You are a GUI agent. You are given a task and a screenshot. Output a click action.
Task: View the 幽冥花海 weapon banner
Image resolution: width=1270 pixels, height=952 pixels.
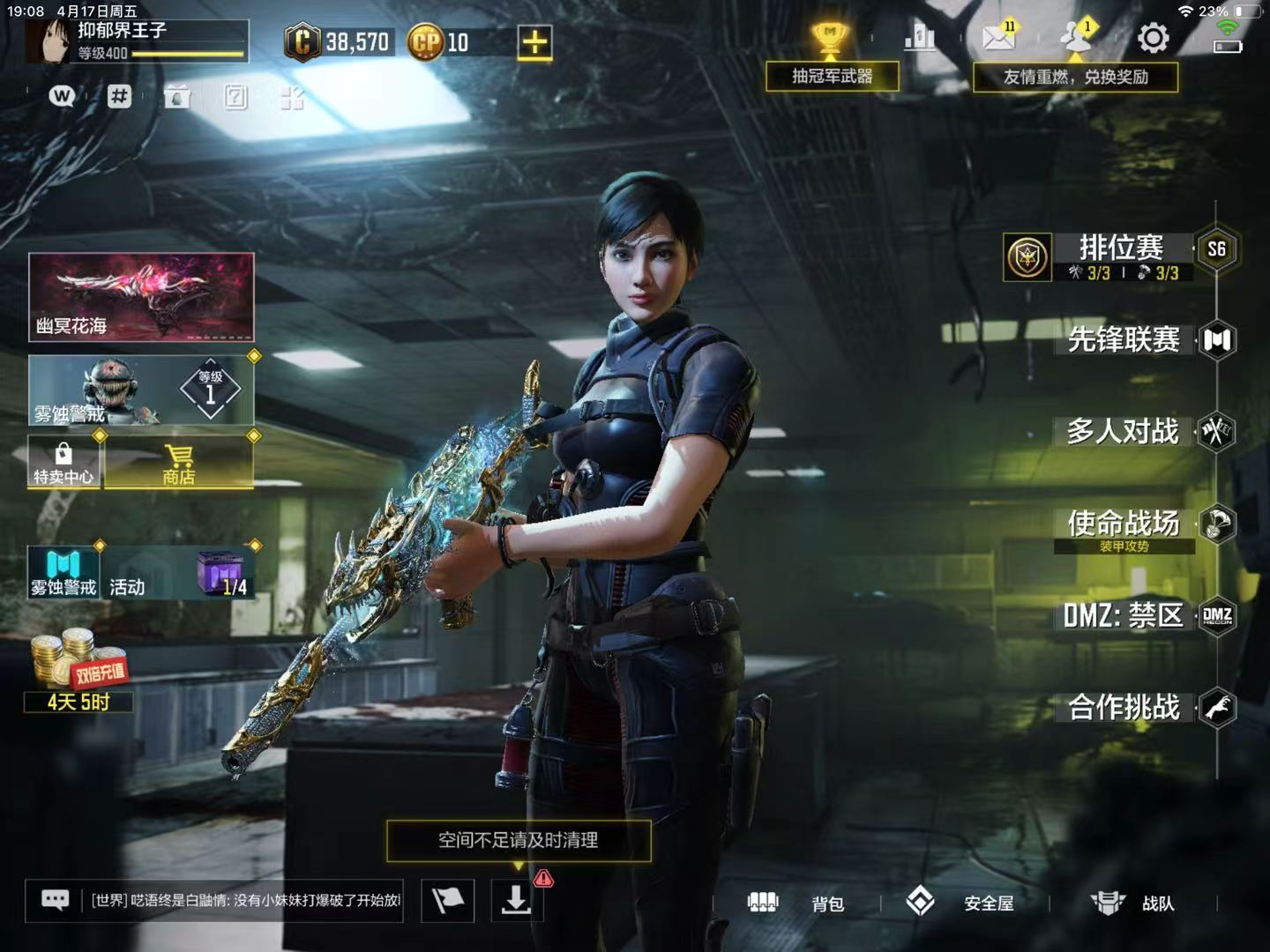tap(141, 297)
